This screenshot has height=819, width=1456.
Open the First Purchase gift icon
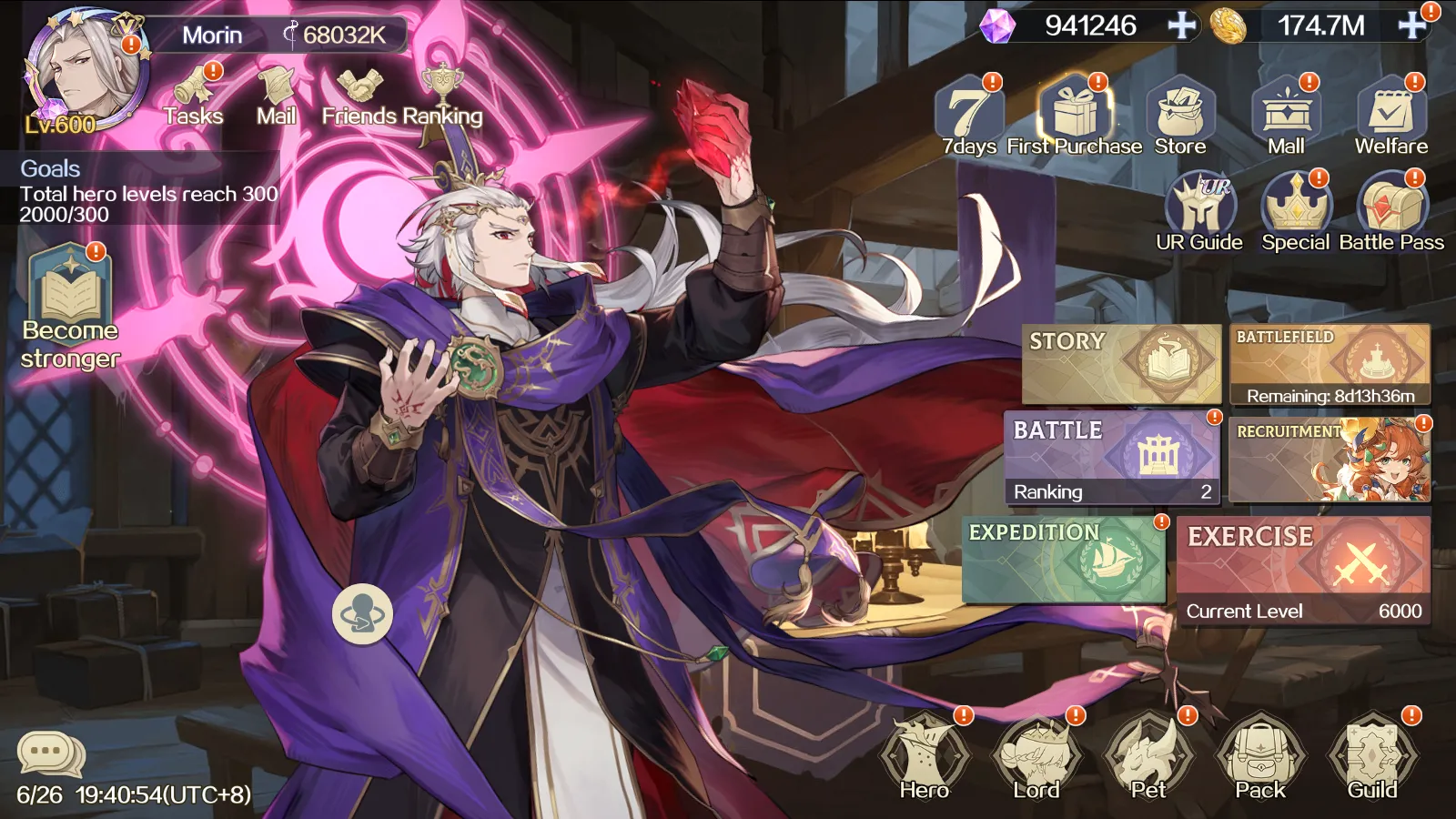coord(1077,111)
